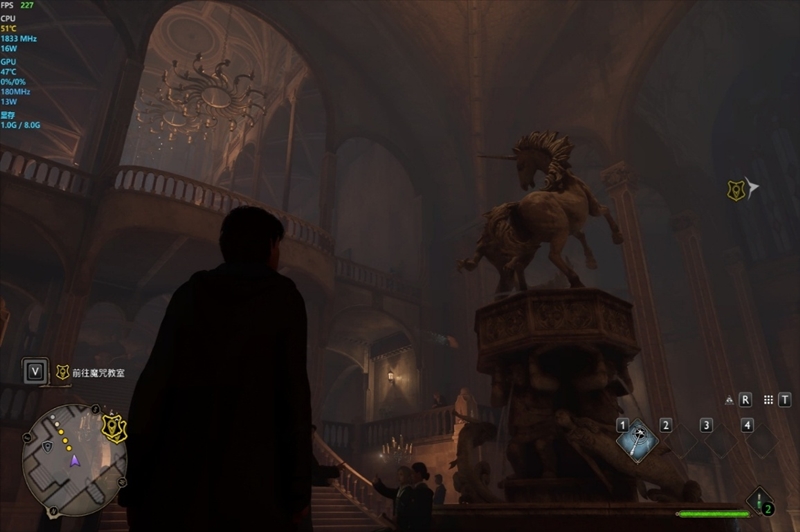Click the healing potion icon
The image size is (800, 532).
coord(761,499)
